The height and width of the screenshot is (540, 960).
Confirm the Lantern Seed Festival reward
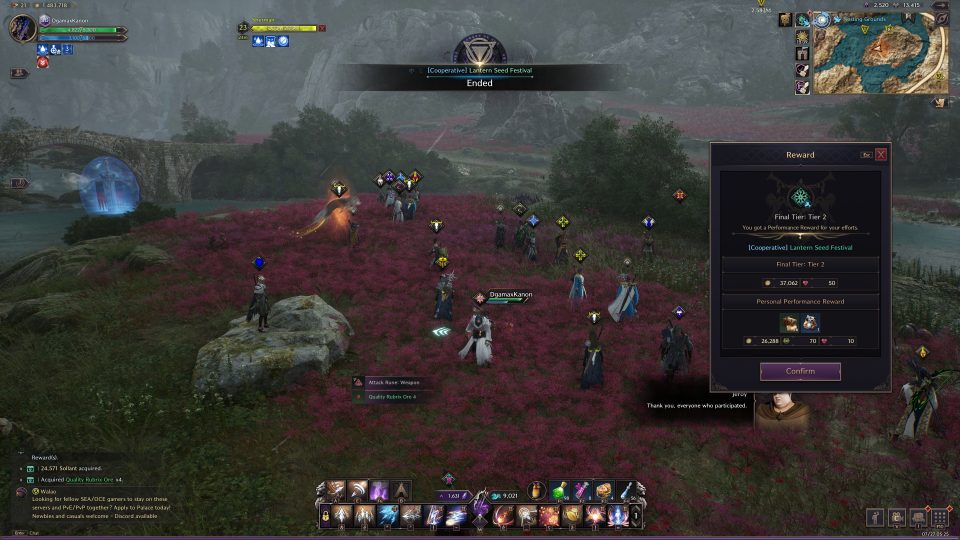tap(800, 372)
